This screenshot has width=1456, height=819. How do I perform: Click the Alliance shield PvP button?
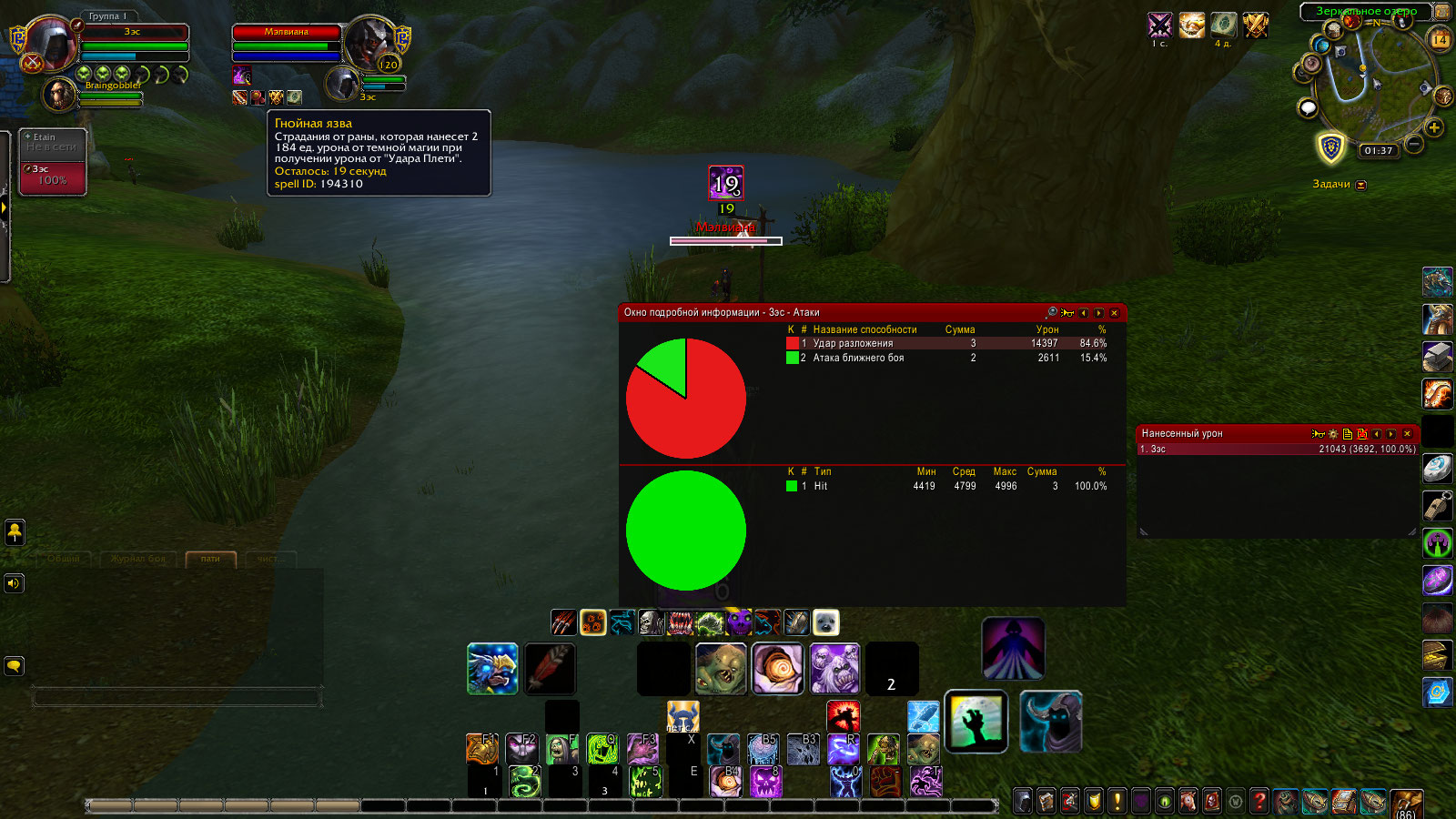pyautogui.click(x=1331, y=147)
